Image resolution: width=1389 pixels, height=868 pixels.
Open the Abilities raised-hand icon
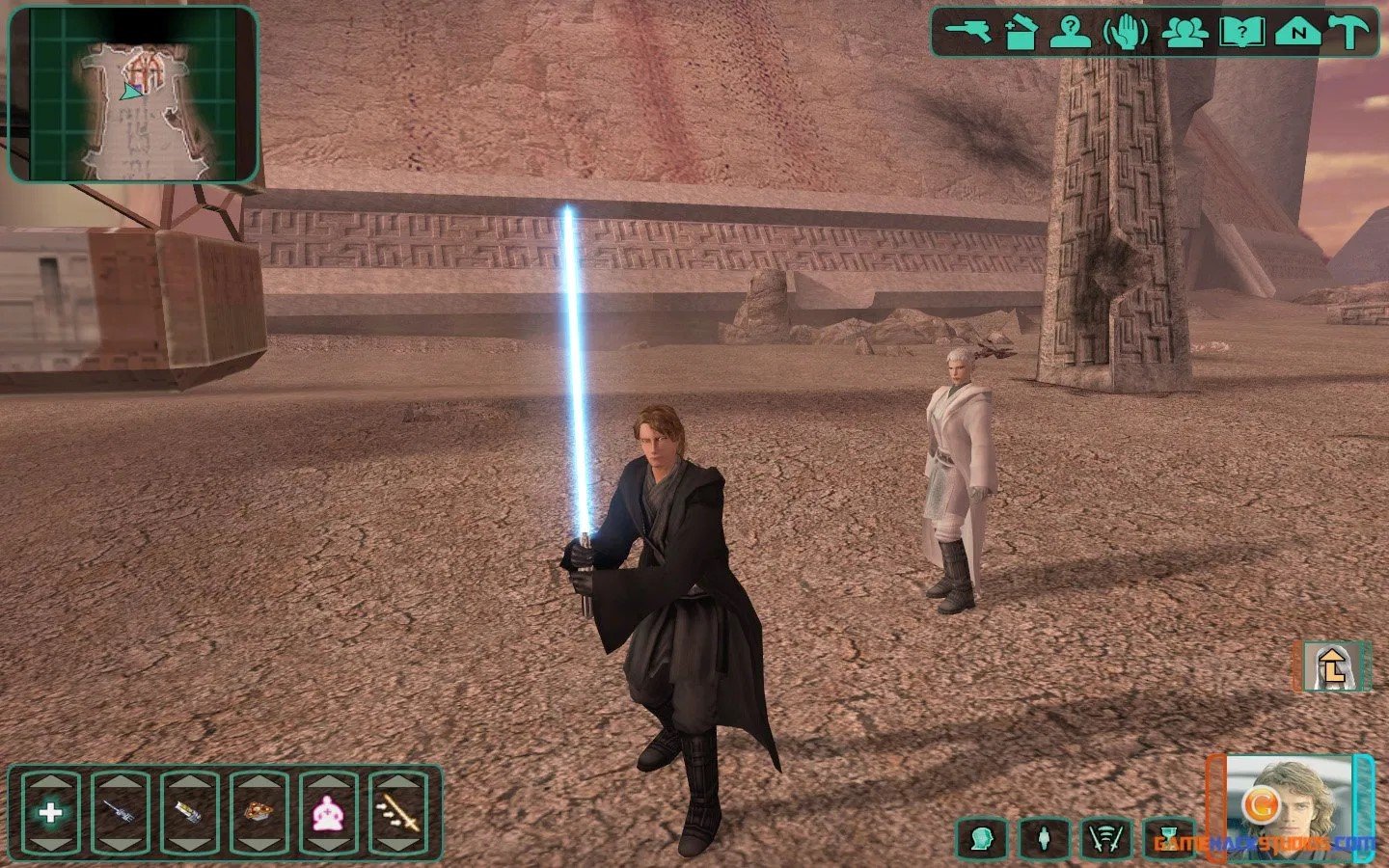[1126, 32]
